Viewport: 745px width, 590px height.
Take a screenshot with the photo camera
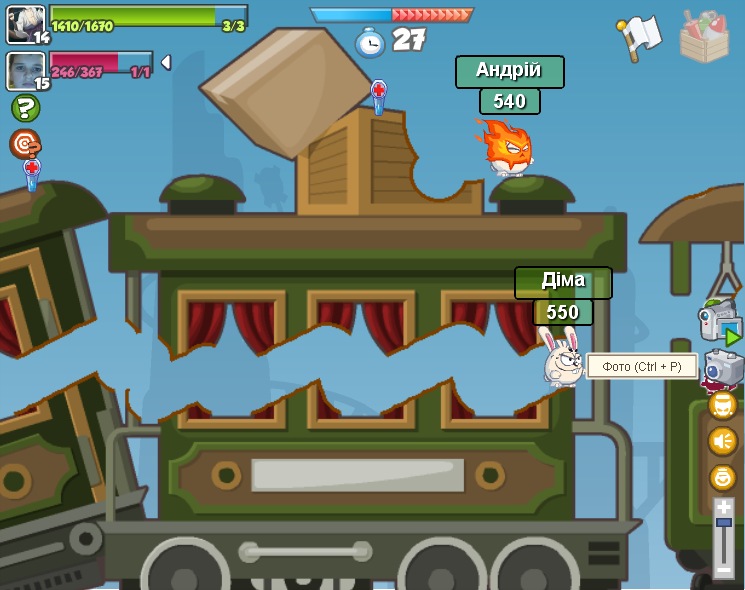[x=723, y=367]
